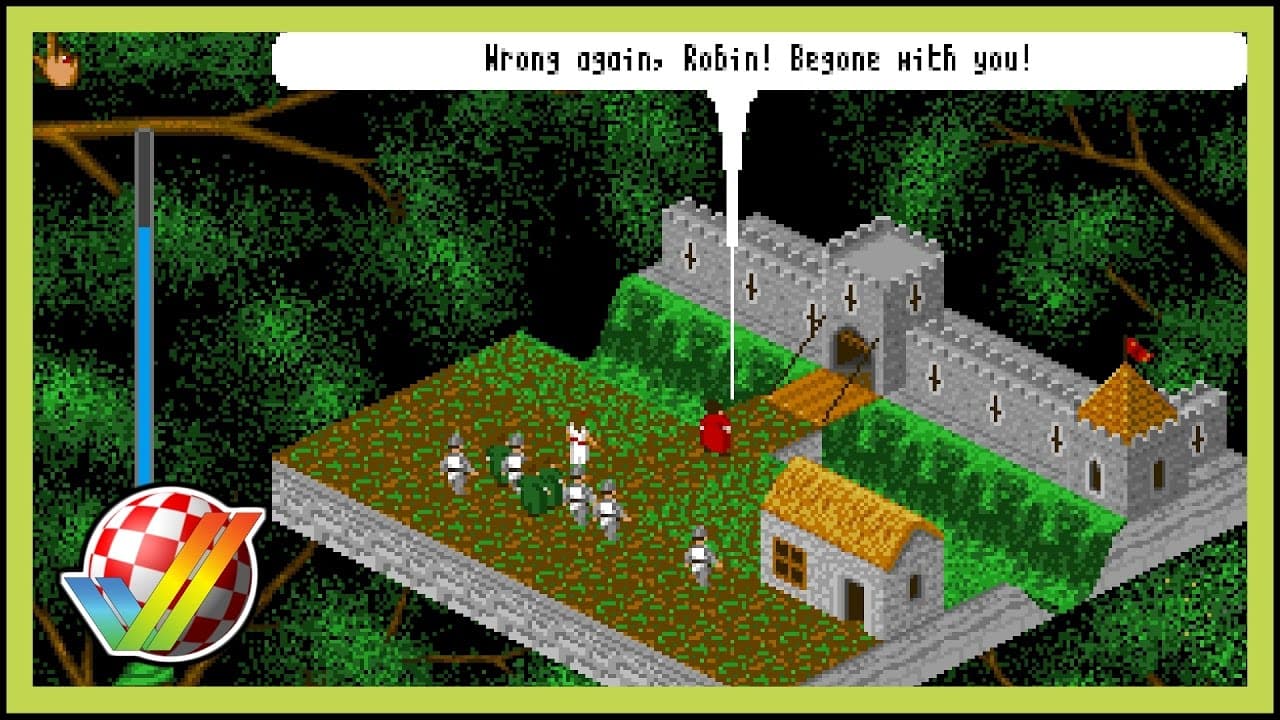
Task: Select the guard with the spear
Action: 455,462
